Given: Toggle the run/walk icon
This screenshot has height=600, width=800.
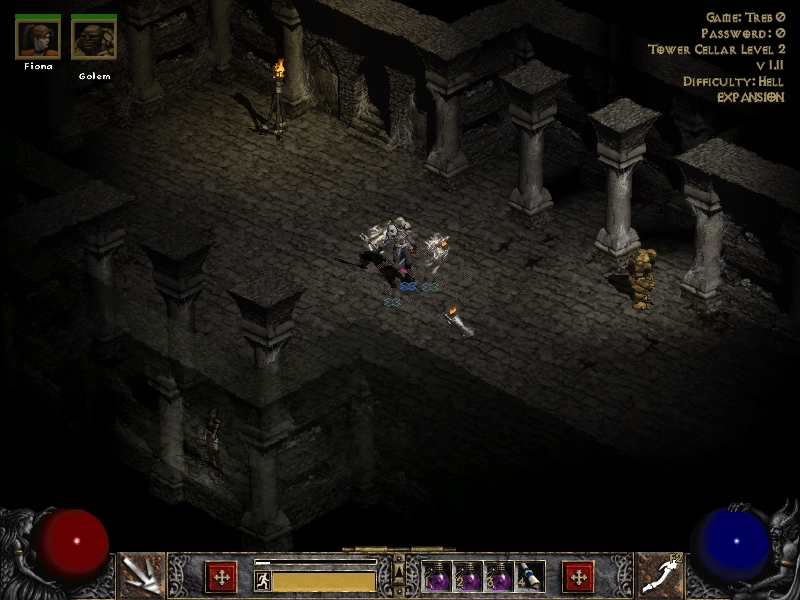Looking at the screenshot, I should coord(262,580).
